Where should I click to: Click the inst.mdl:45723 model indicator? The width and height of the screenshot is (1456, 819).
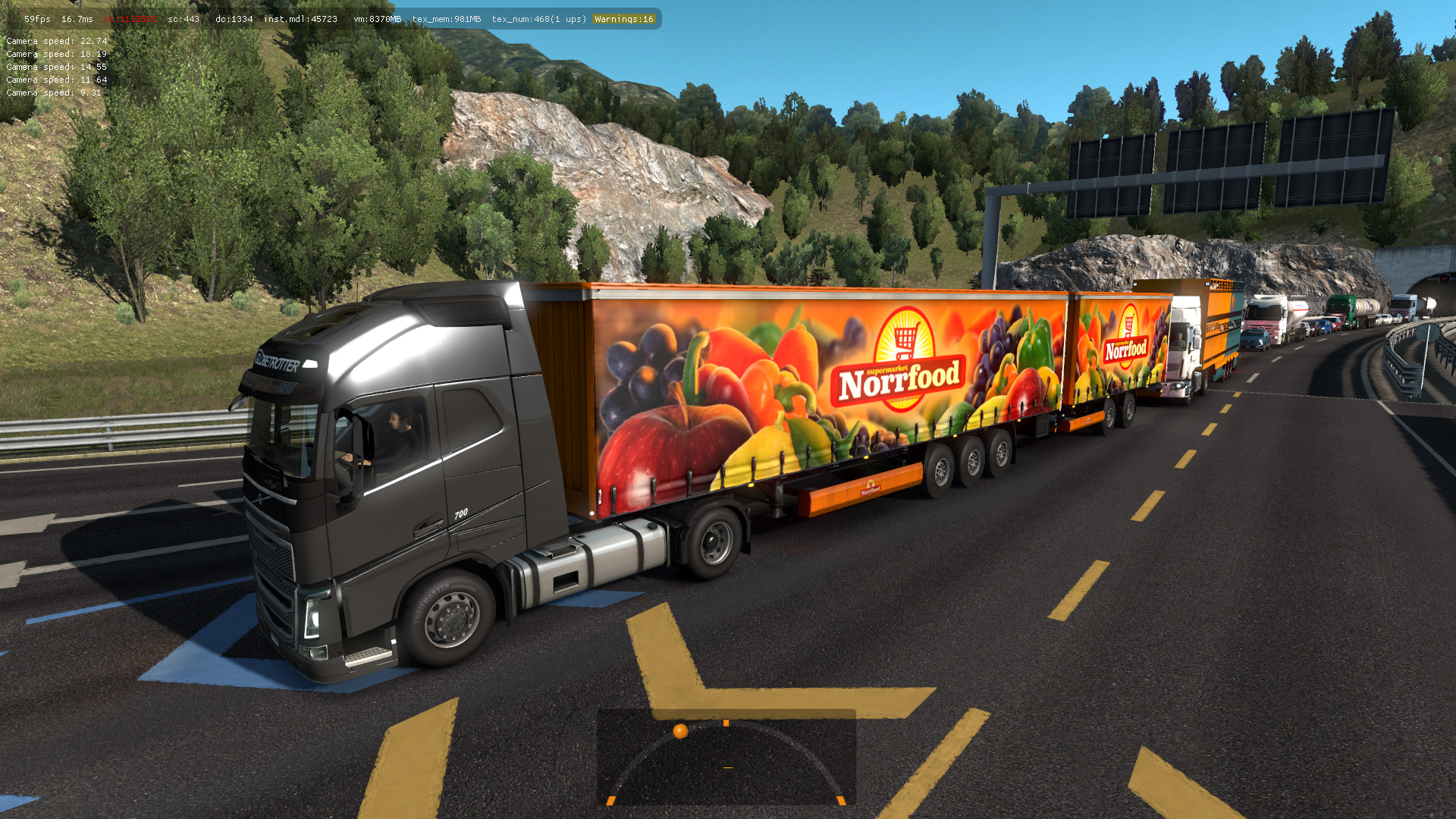(300, 19)
